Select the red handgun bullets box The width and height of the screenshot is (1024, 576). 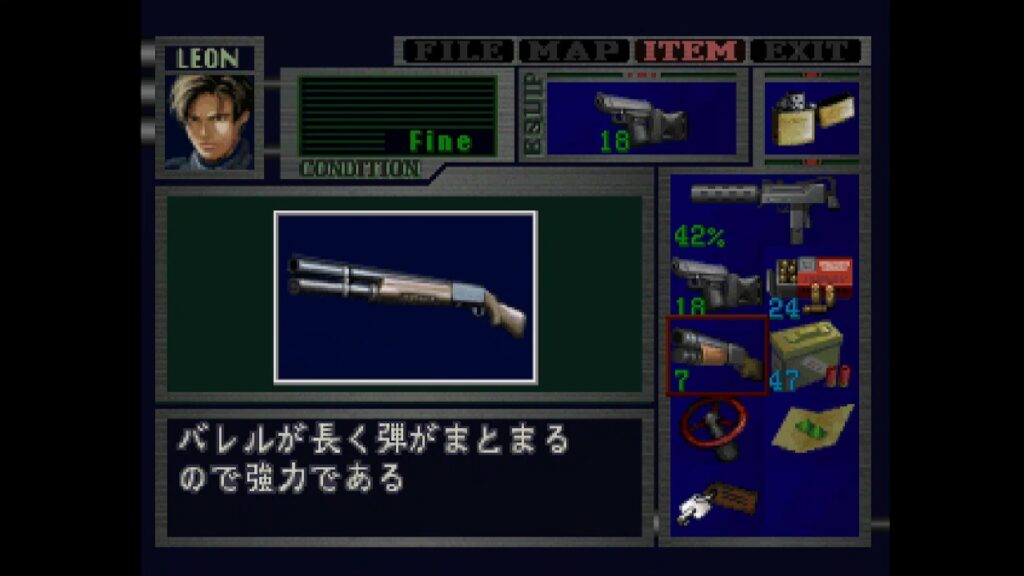812,283
